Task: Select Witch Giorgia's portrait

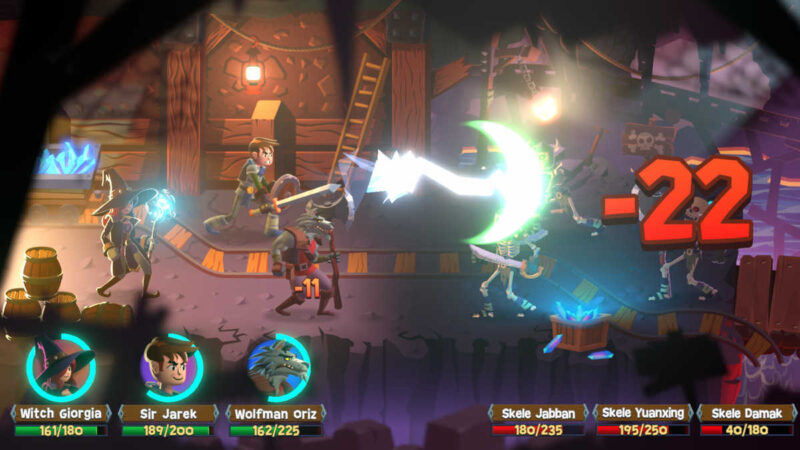Action: click(x=61, y=367)
